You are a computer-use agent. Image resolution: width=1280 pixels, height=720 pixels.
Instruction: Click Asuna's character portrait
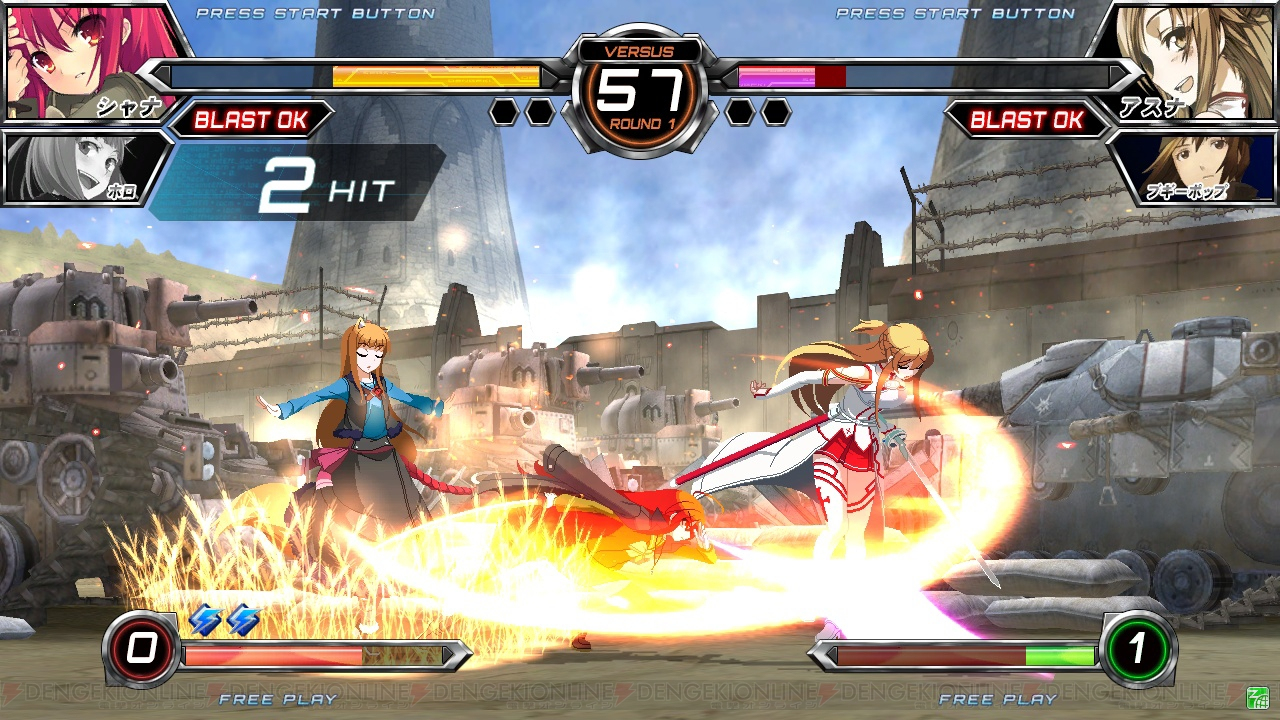click(x=1190, y=58)
